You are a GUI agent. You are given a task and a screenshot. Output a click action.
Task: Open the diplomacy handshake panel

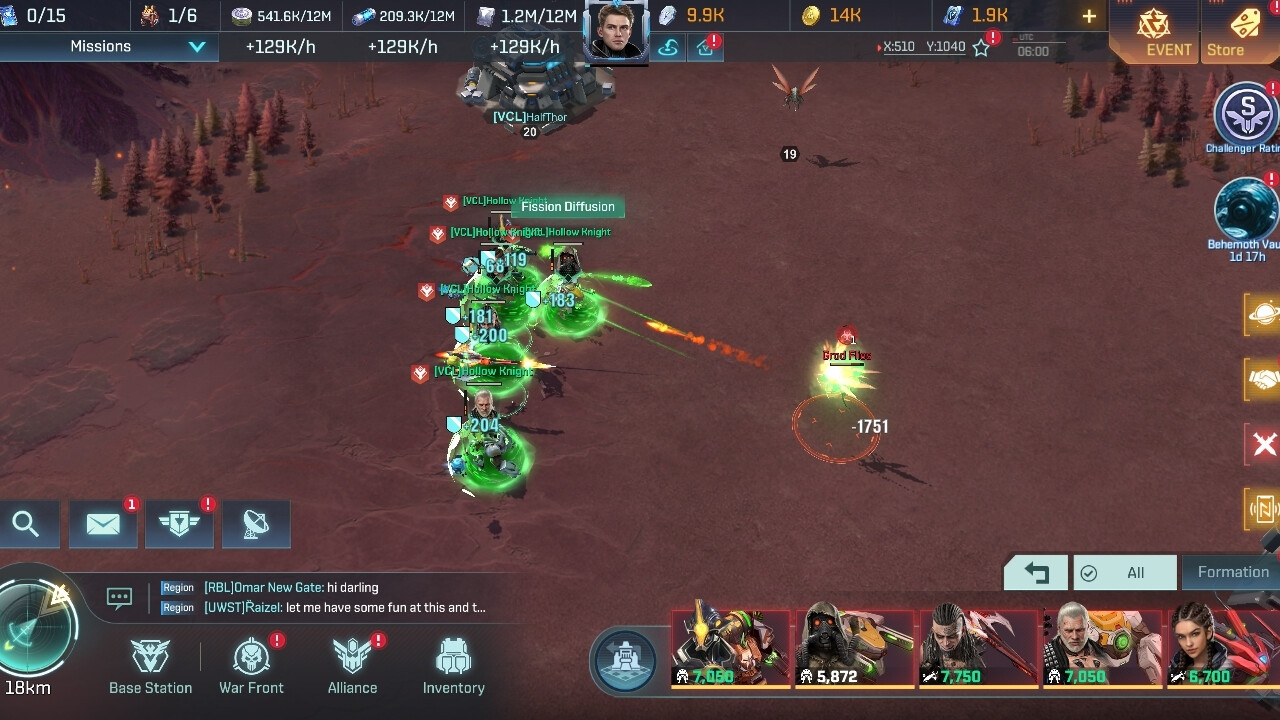tap(1262, 380)
